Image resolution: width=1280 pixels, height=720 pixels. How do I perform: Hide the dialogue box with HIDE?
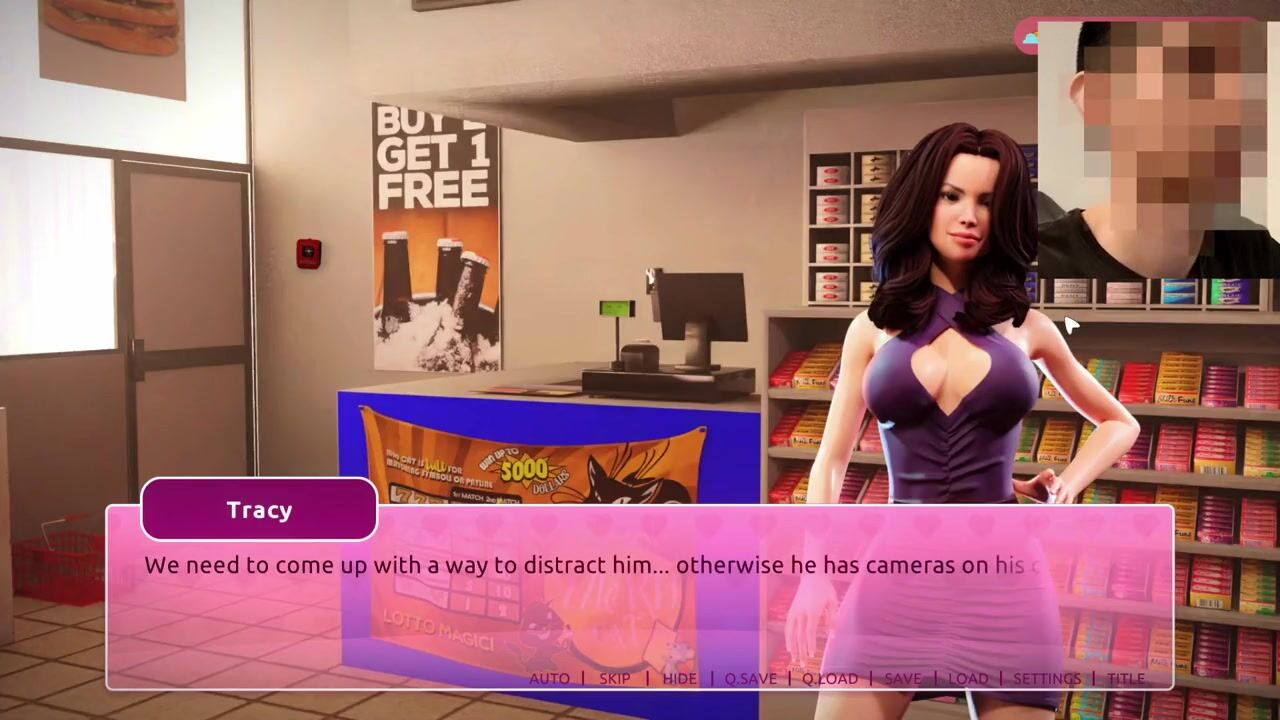pyautogui.click(x=679, y=678)
